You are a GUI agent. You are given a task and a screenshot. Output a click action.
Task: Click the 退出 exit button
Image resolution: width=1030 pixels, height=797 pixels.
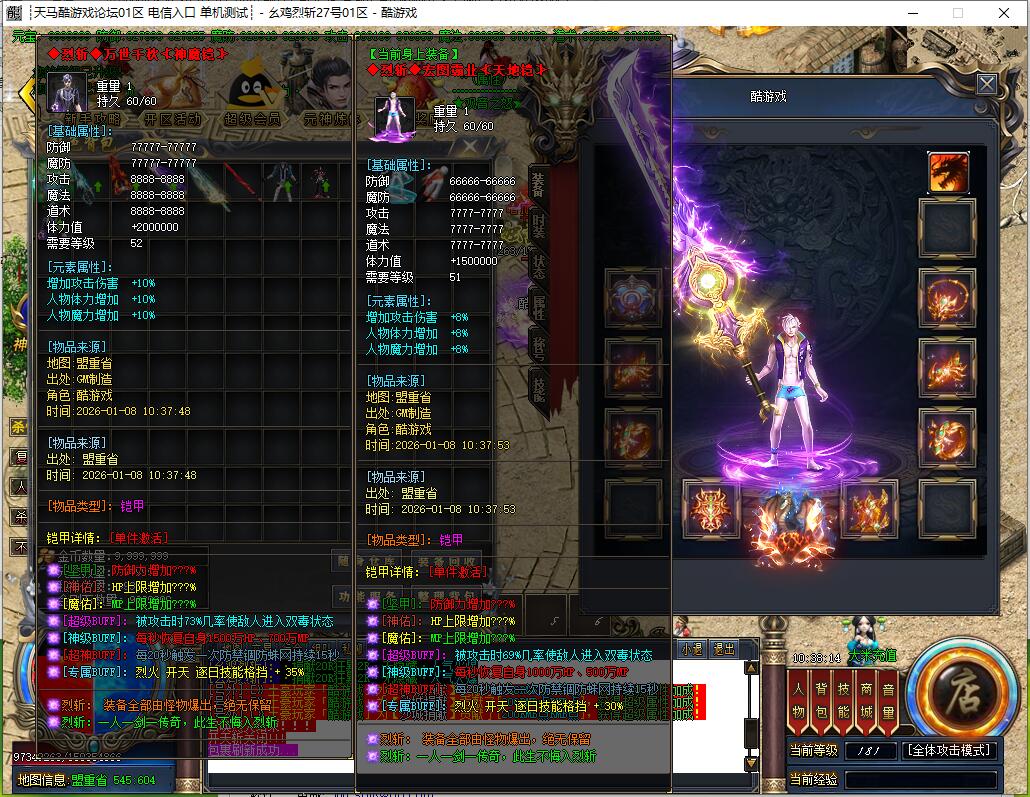[x=723, y=648]
